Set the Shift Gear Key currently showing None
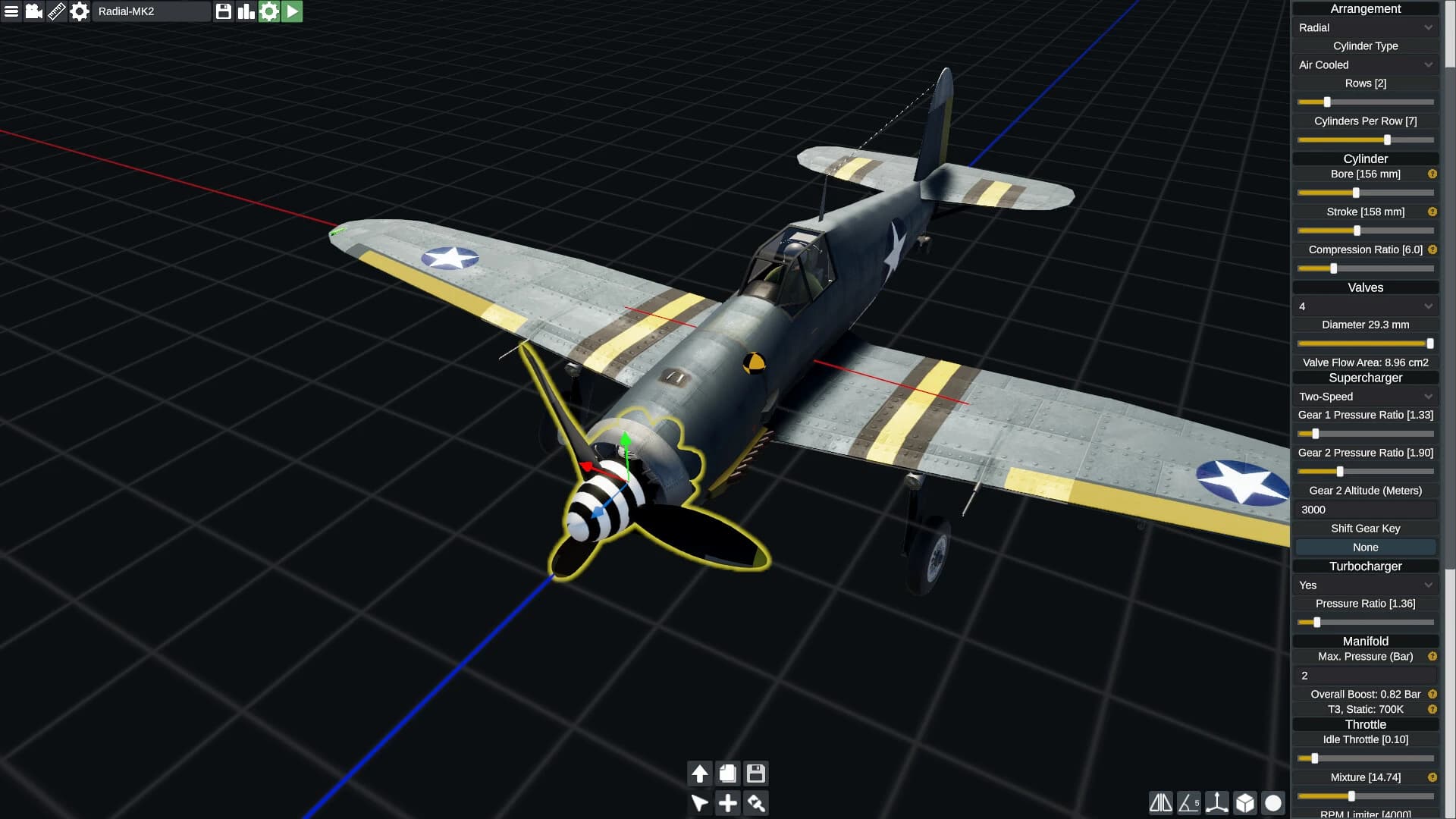 pyautogui.click(x=1365, y=547)
